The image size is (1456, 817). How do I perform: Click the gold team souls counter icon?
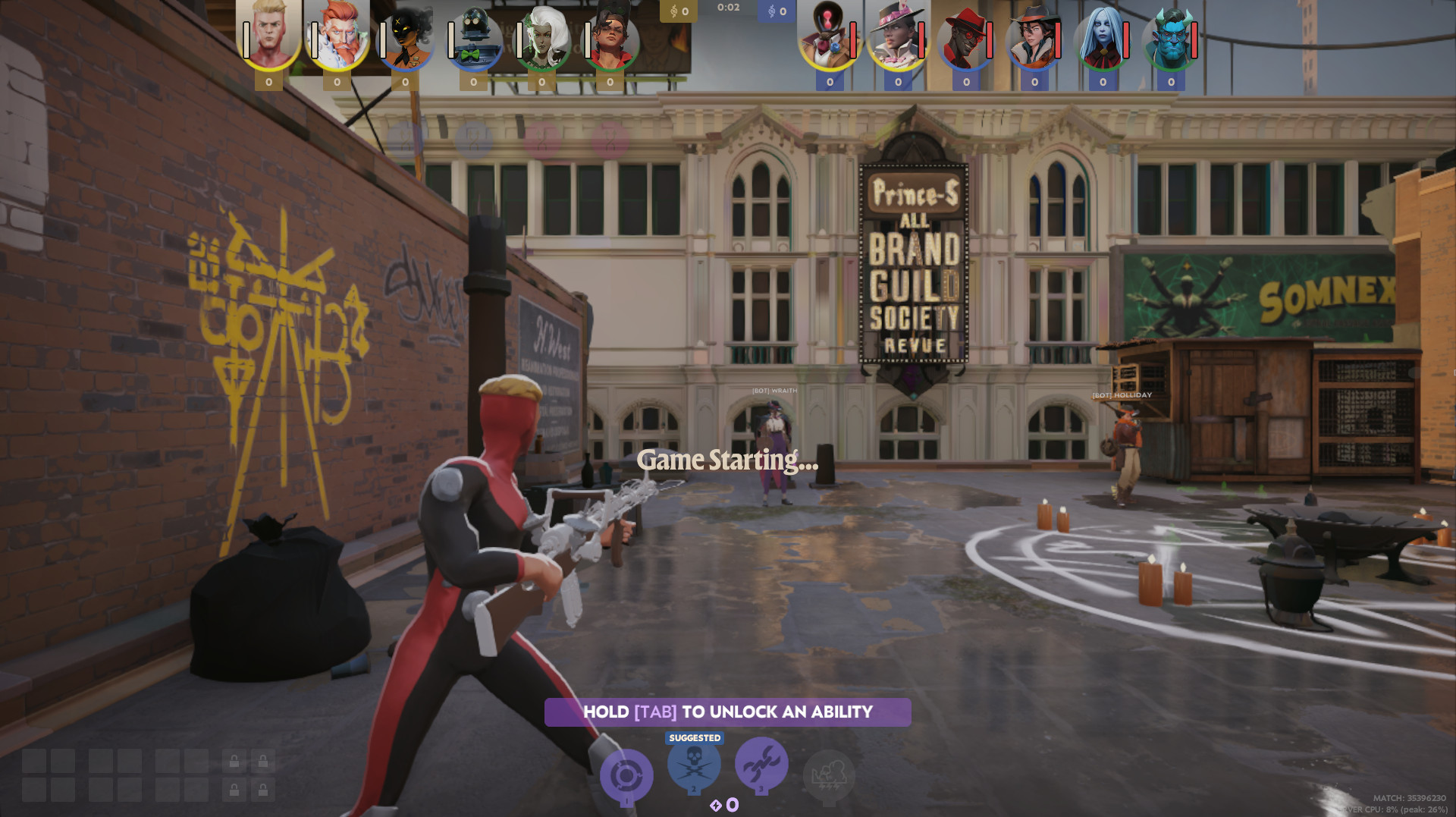[x=674, y=11]
